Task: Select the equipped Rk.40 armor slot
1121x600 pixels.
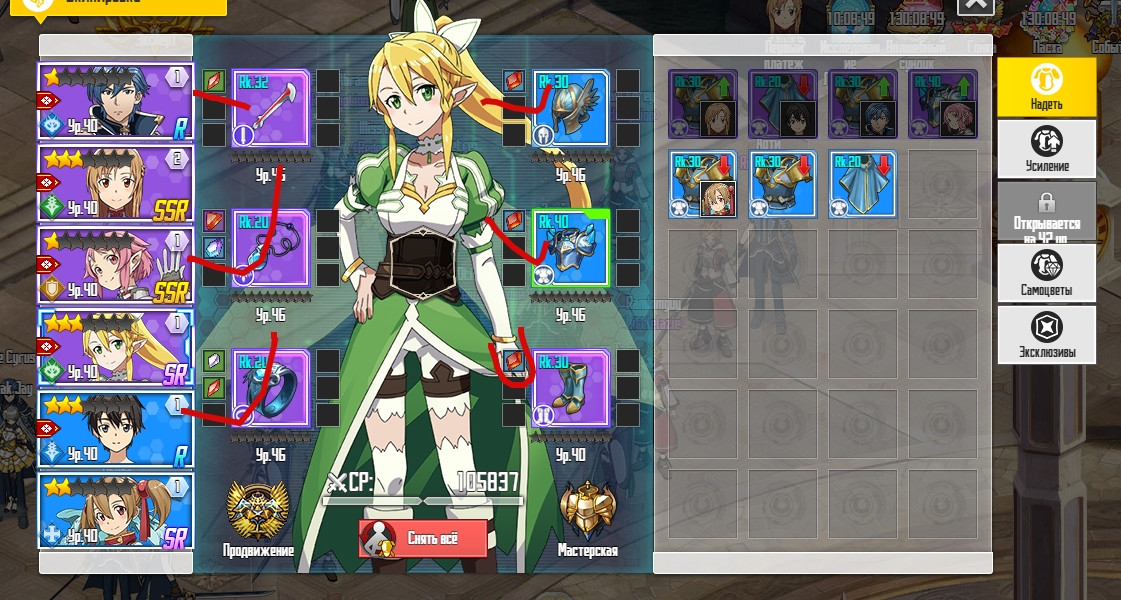Action: pos(570,247)
